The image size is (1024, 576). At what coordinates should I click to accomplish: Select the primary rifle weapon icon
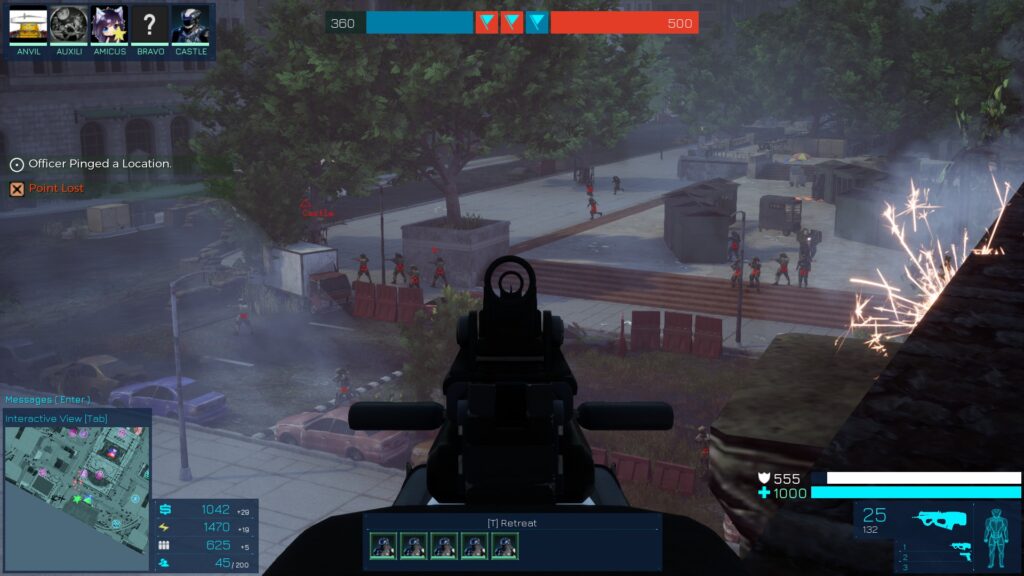(x=937, y=520)
